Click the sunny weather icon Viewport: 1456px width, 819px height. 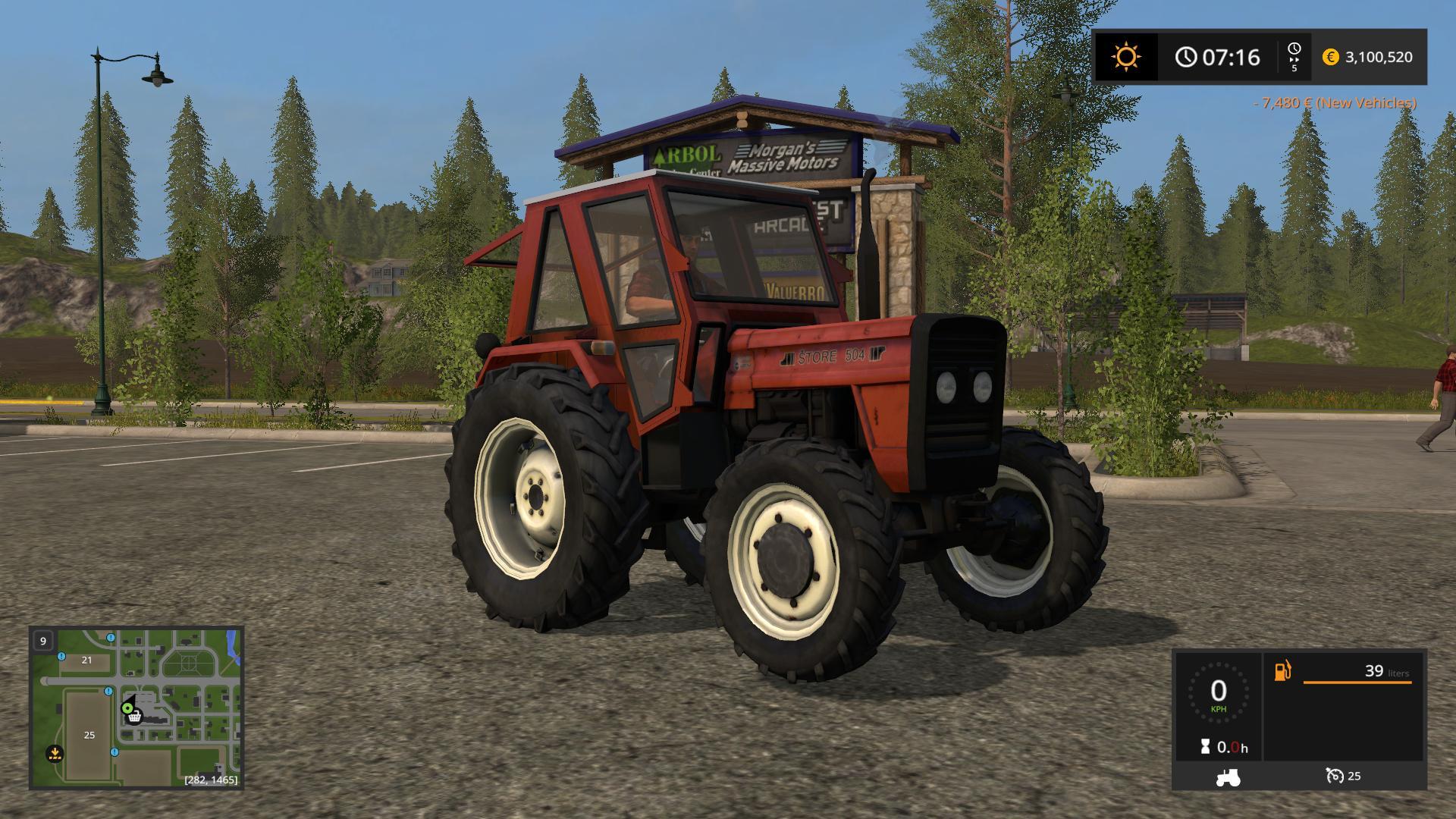pyautogui.click(x=1126, y=57)
